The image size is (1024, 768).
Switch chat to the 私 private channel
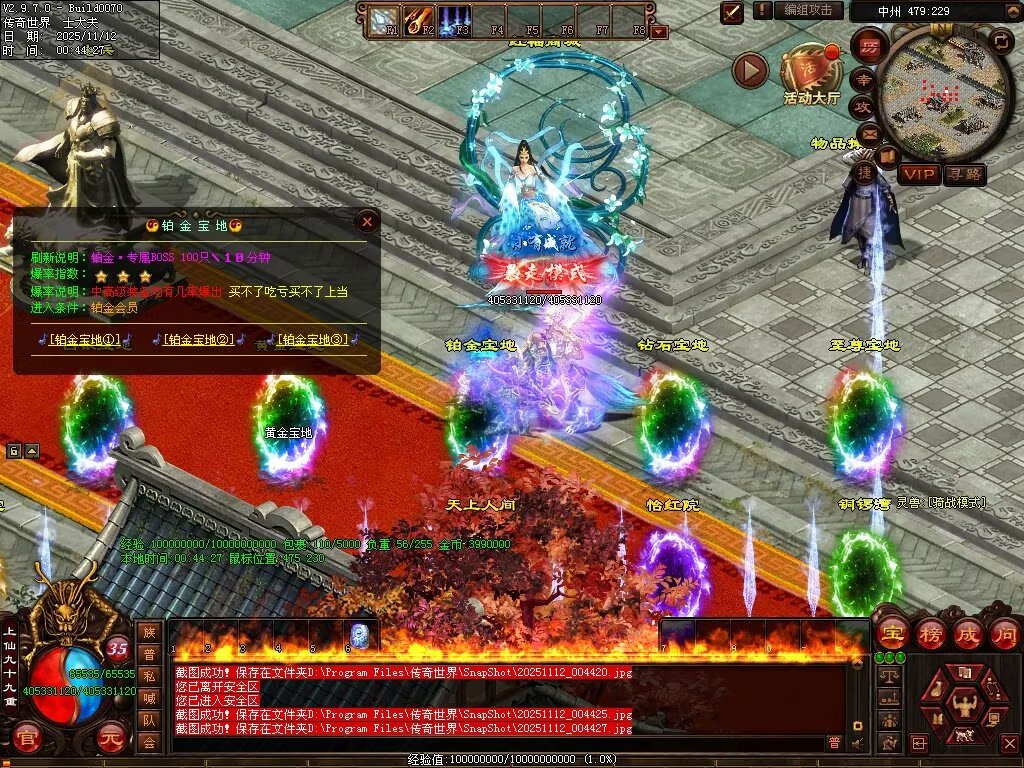149,675
